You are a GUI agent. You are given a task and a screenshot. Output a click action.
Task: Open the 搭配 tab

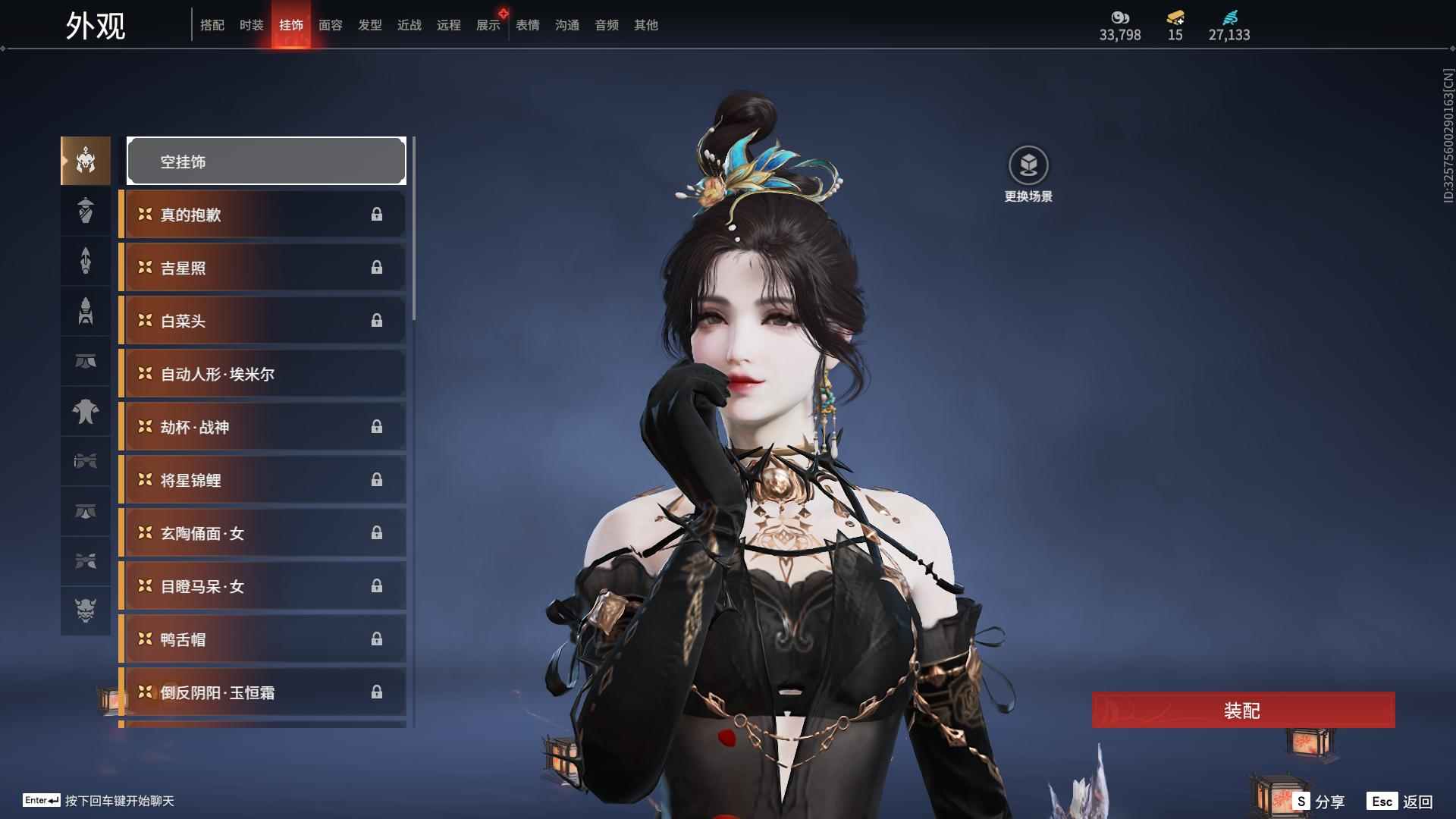pyautogui.click(x=212, y=25)
